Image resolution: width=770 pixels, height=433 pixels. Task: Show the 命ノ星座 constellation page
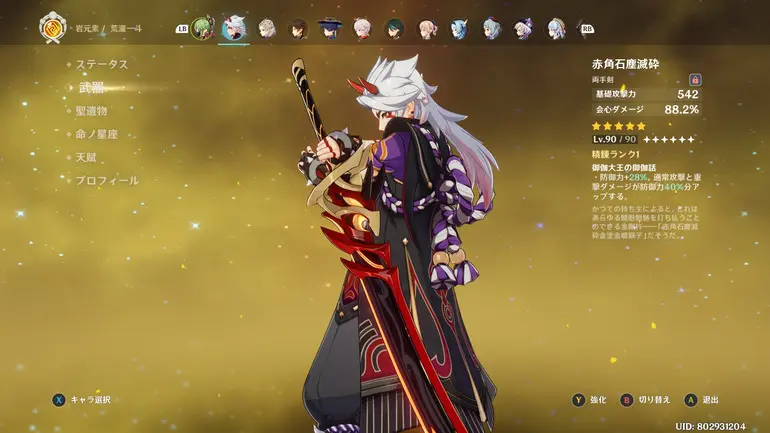coord(97,134)
